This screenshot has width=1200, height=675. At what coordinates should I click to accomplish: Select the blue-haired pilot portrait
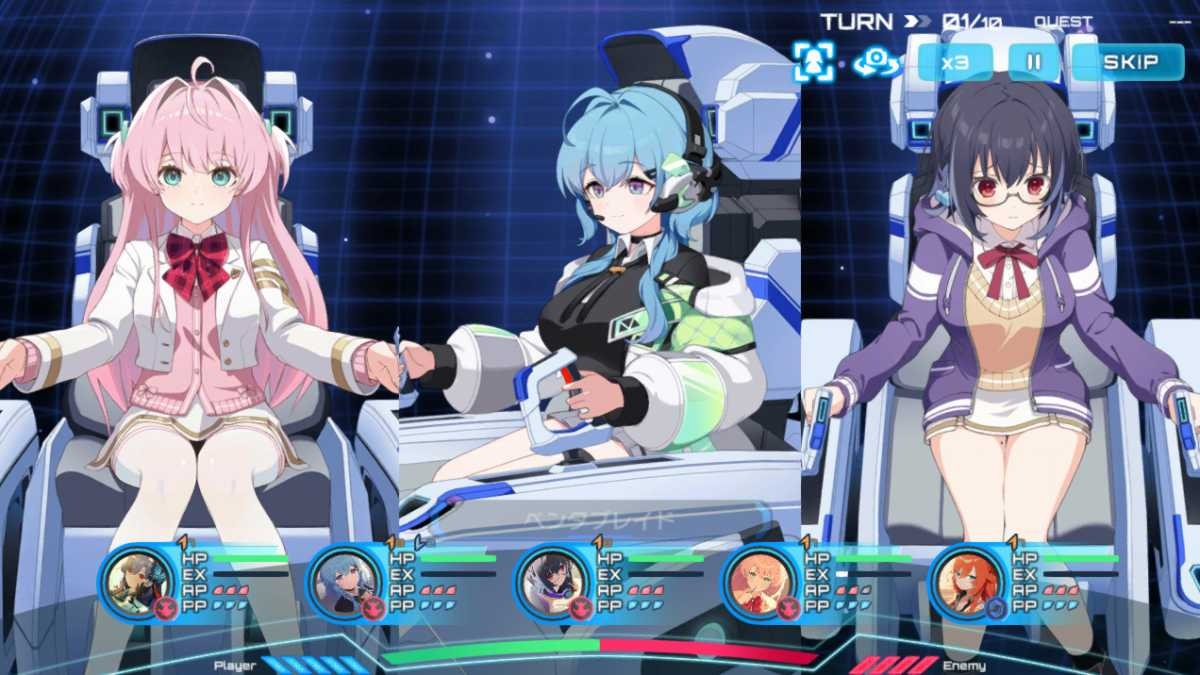tap(343, 580)
